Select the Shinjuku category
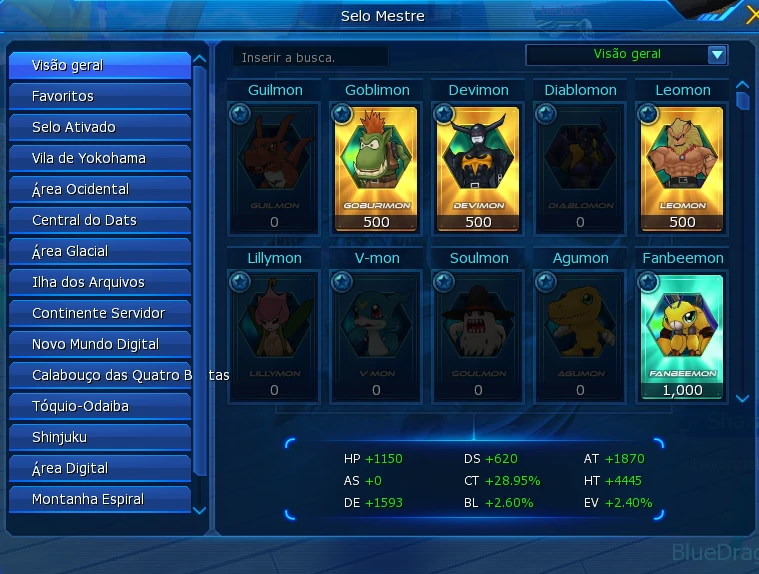This screenshot has height=574, width=759. (99, 437)
